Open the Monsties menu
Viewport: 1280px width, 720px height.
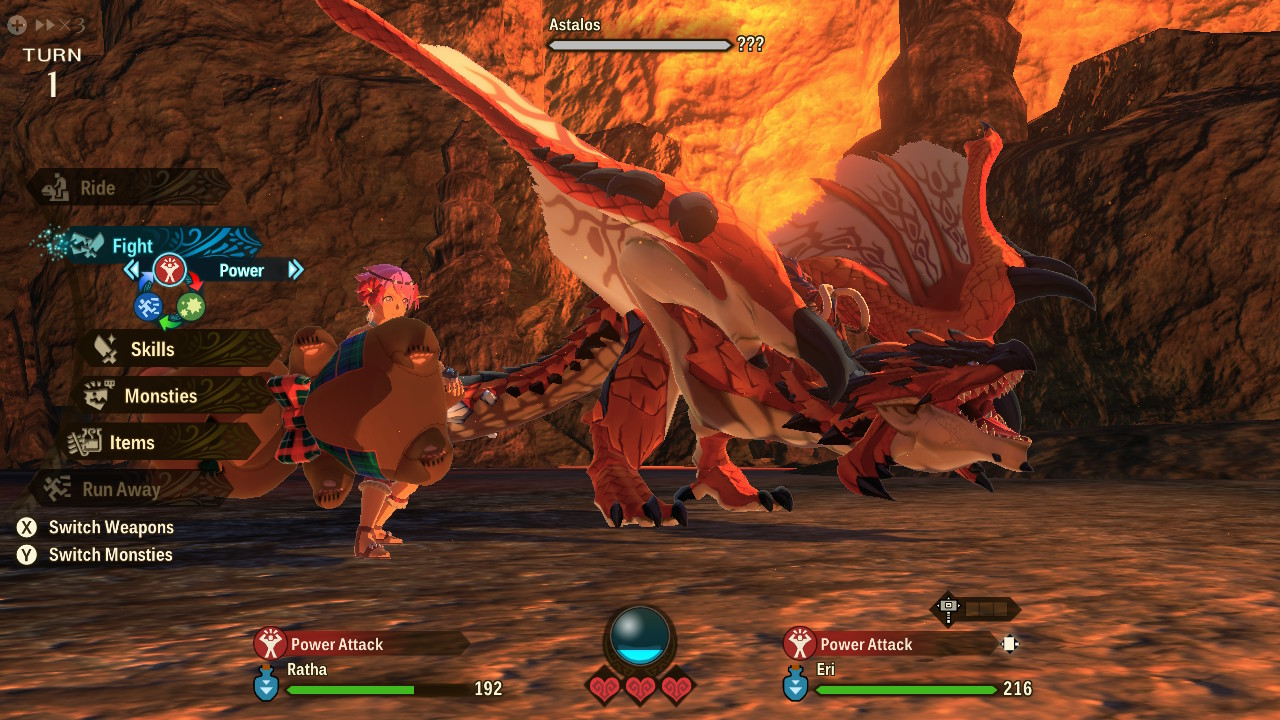pyautogui.click(x=160, y=396)
